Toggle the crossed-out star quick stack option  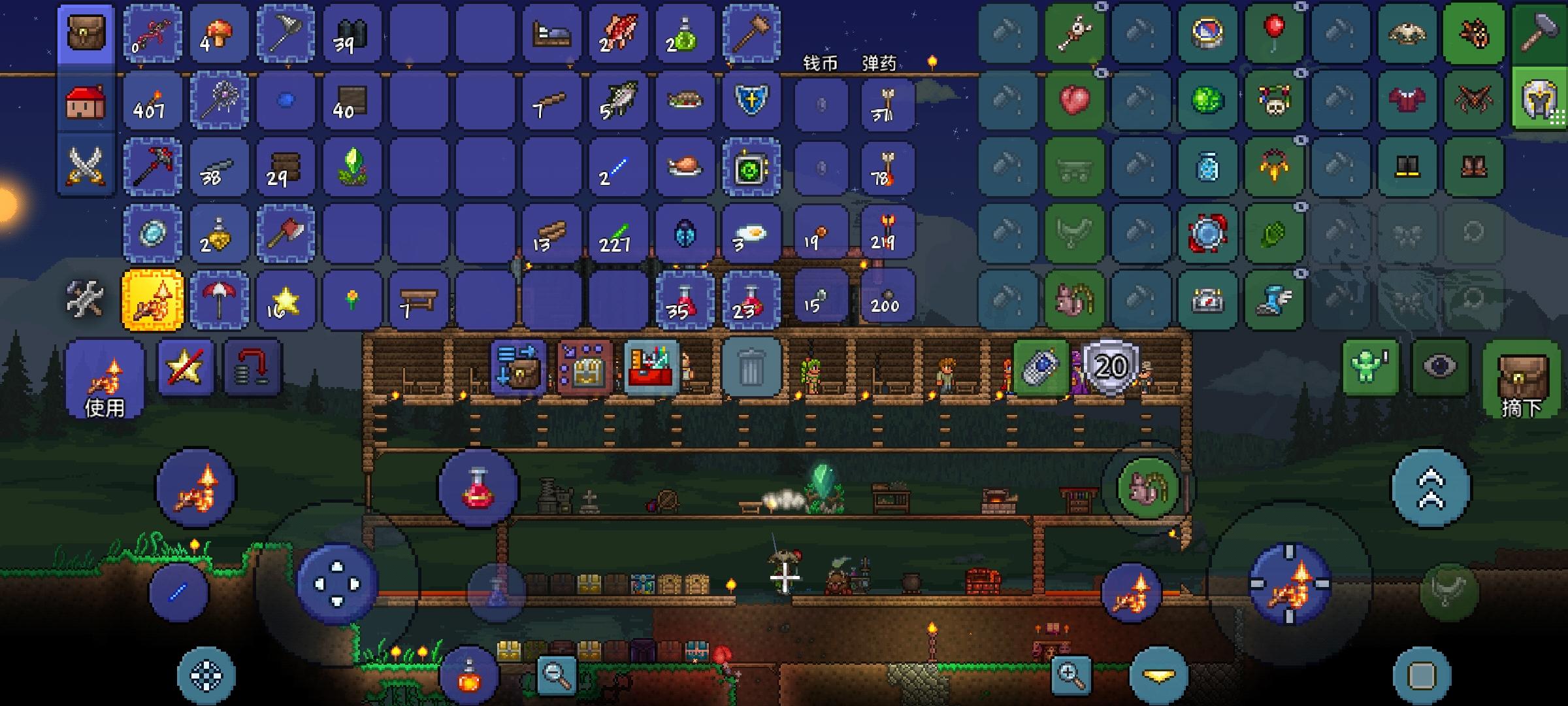pyautogui.click(x=185, y=367)
